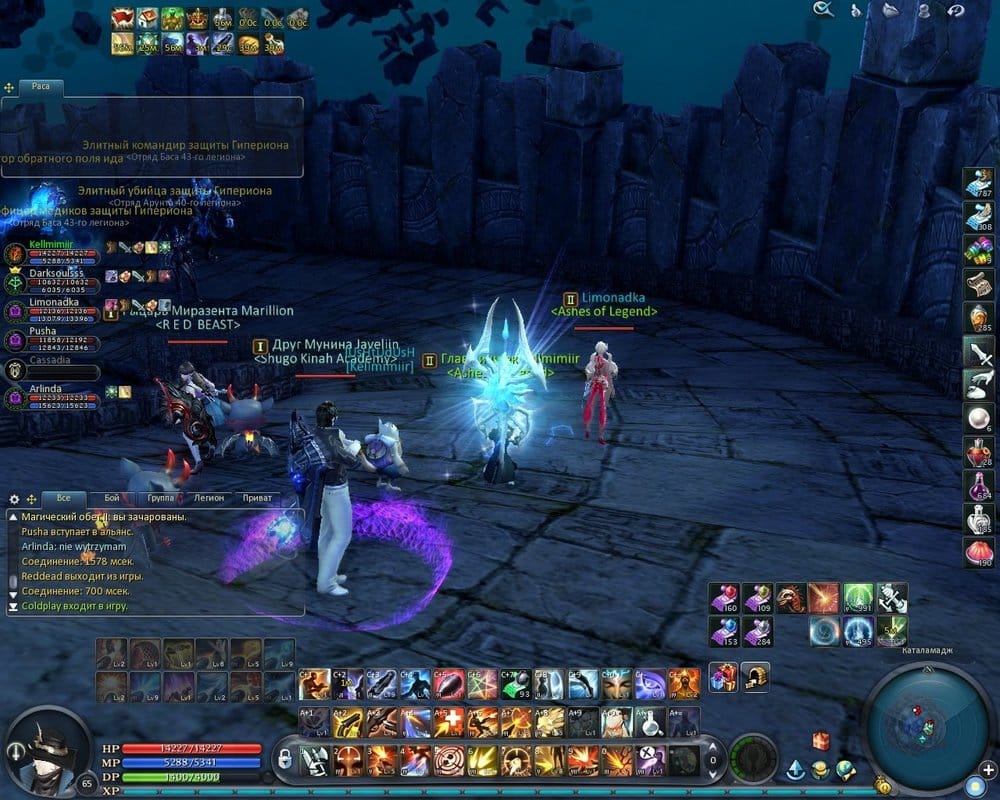This screenshot has height=800, width=1000.
Task: Switch to the Бой chat tab
Action: point(112,497)
